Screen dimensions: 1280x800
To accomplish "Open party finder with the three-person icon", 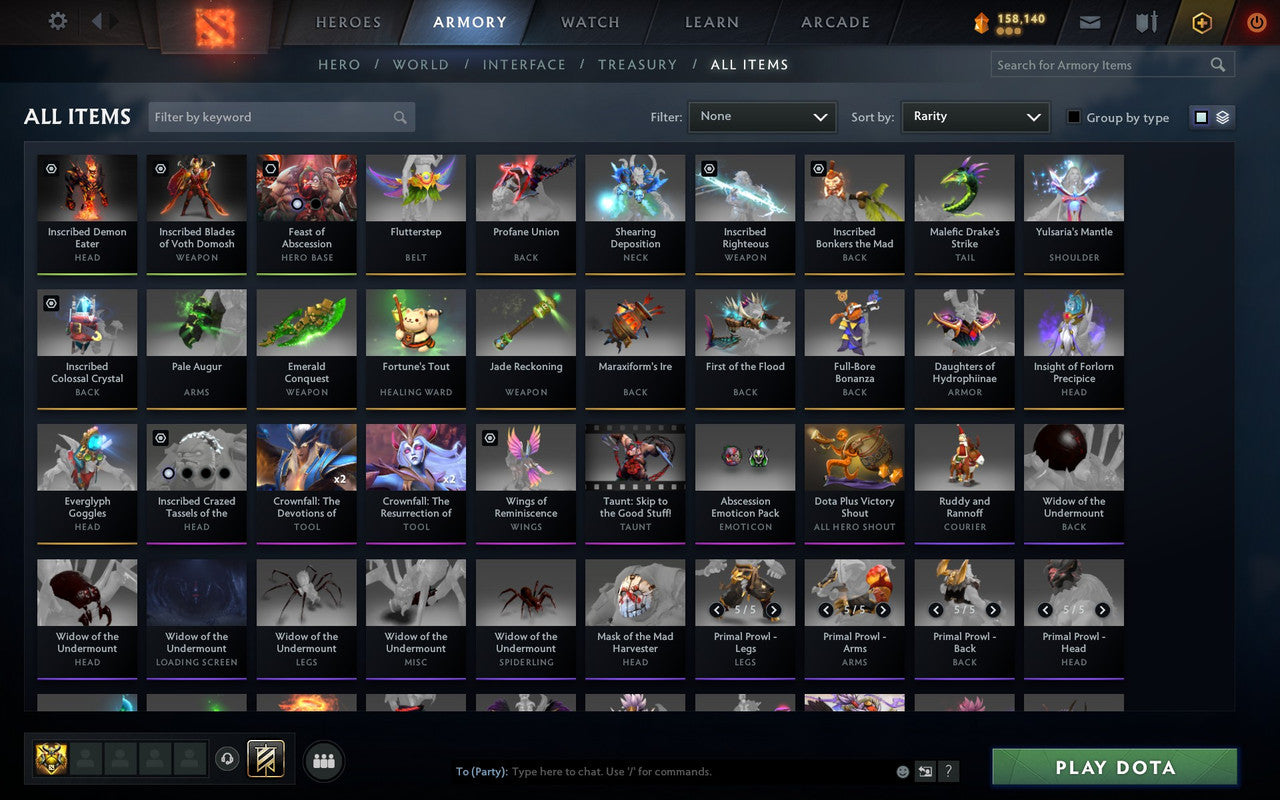I will tap(323, 760).
